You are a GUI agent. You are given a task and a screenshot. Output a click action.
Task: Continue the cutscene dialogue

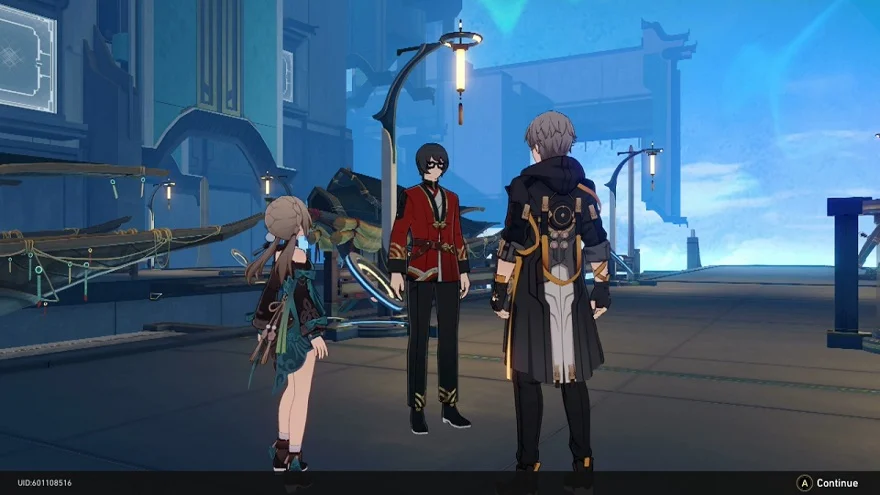[x=828, y=483]
